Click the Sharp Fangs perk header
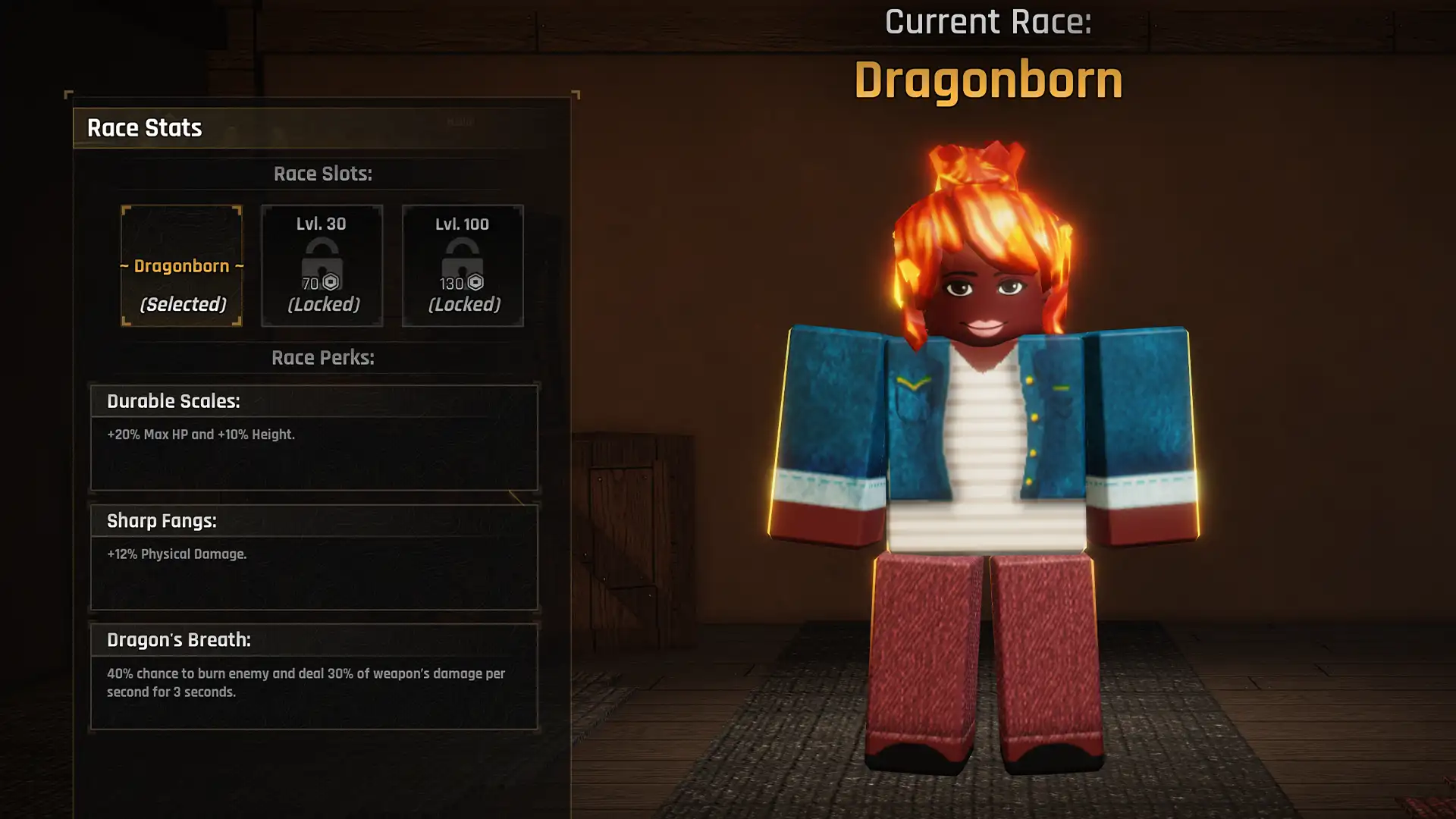Screen dimensions: 1456x819 tap(161, 521)
